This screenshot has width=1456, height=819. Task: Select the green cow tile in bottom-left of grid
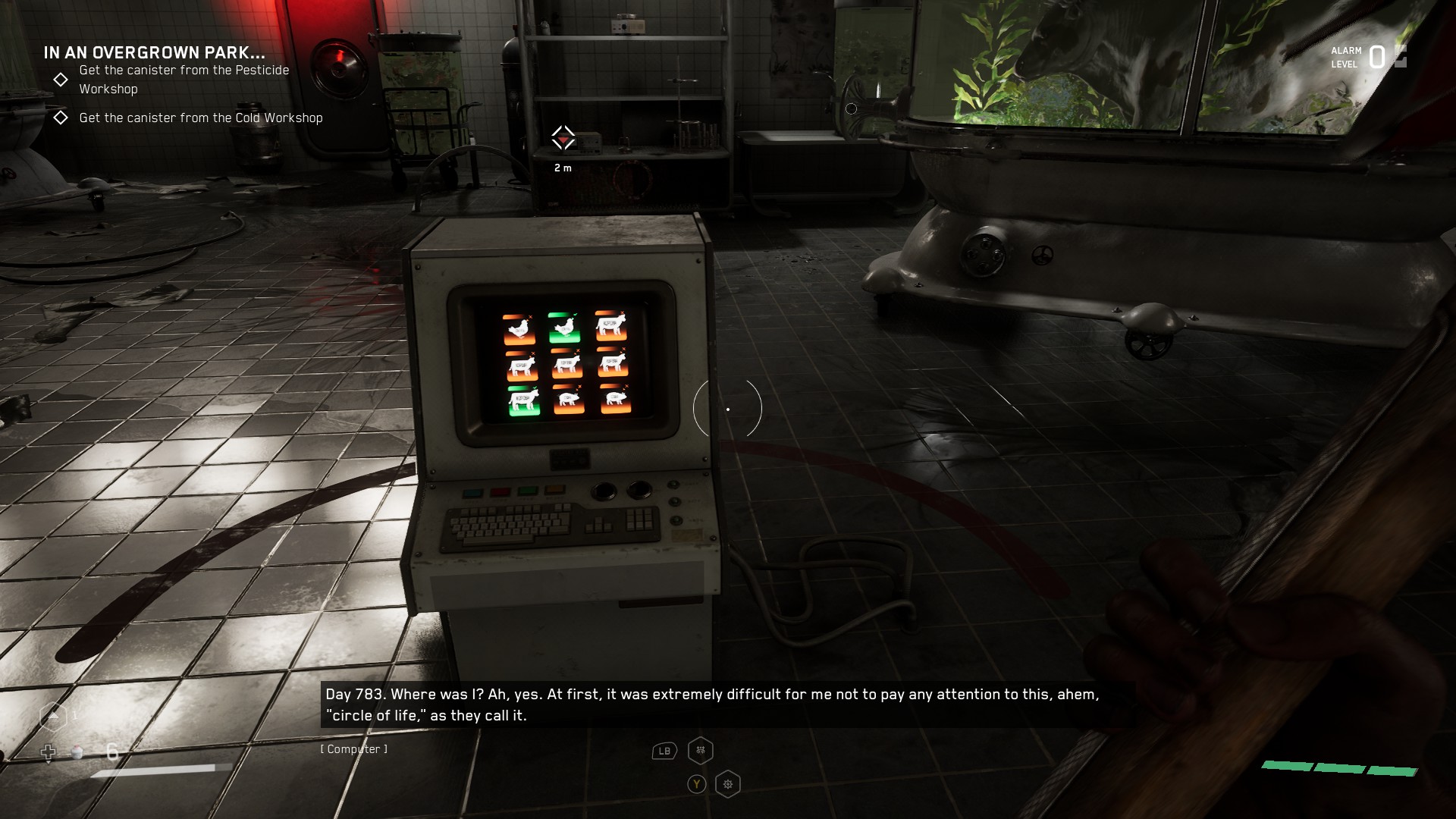(524, 401)
